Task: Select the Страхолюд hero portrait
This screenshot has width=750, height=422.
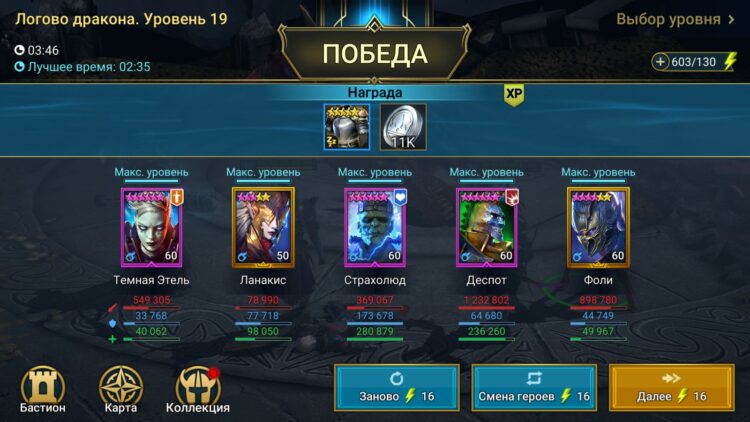Action: pos(375,227)
